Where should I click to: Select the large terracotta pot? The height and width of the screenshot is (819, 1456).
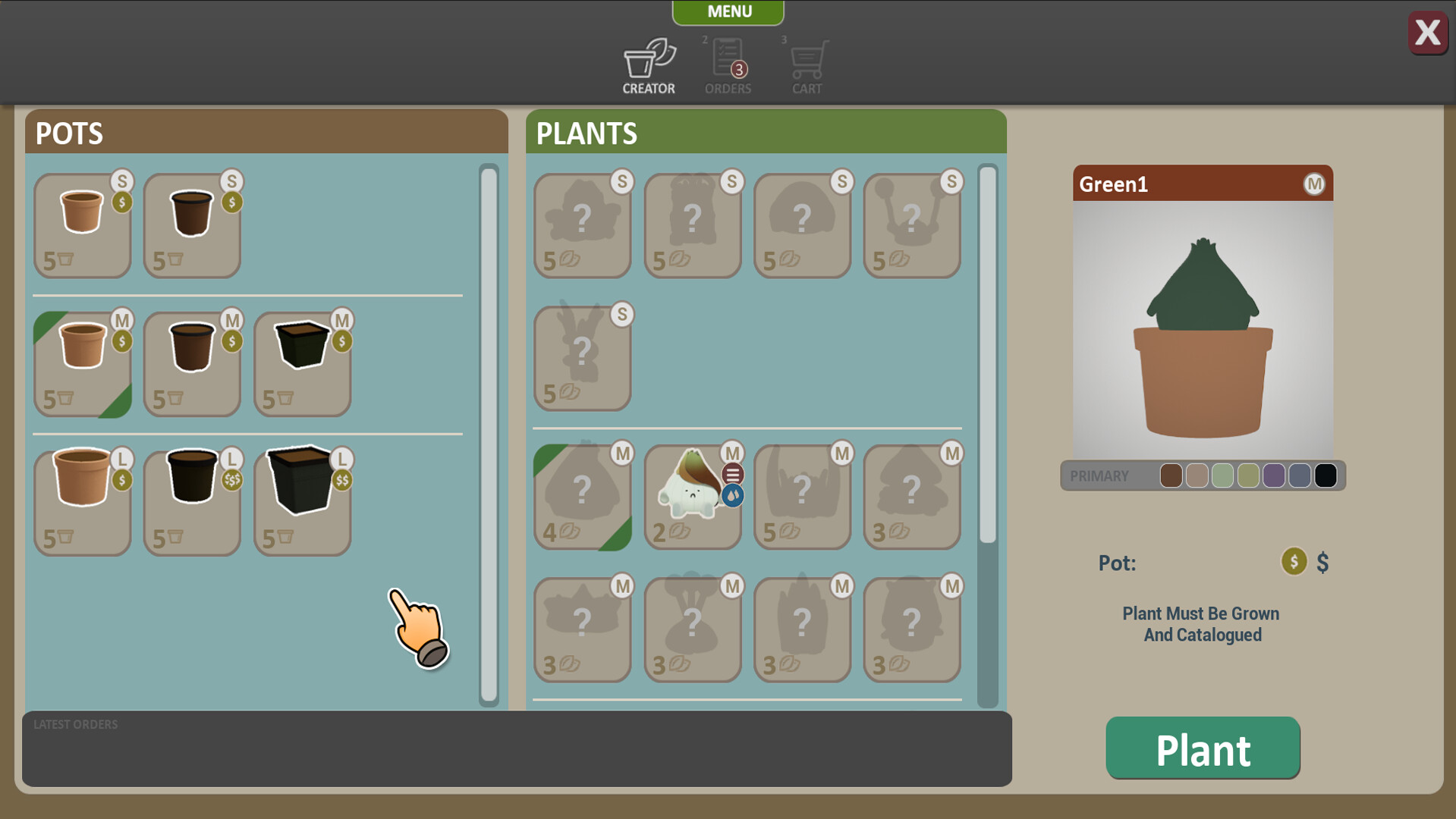[x=82, y=500]
